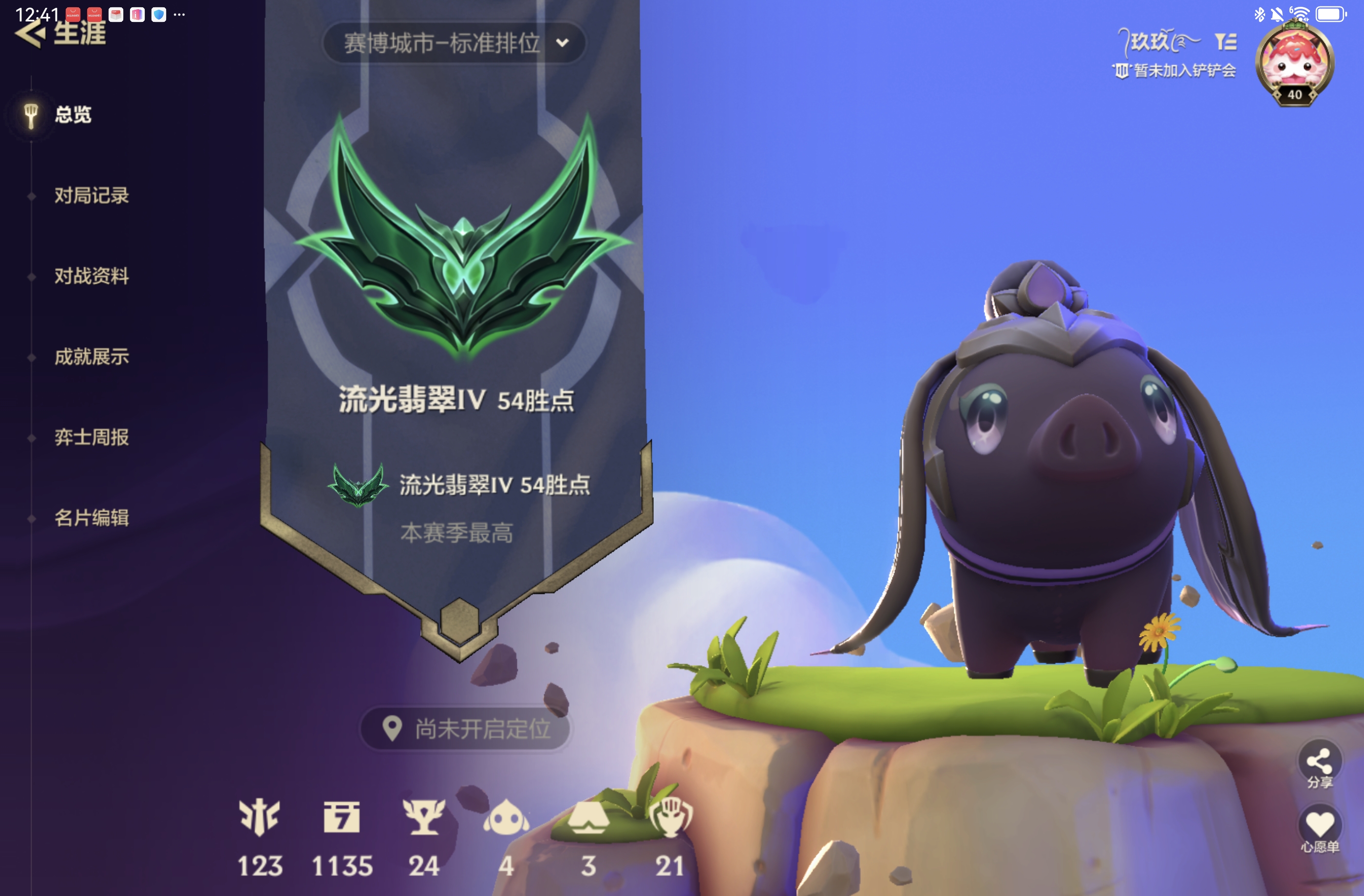Click the trophy icon showing 24
This screenshot has height=896, width=1364.
click(423, 818)
